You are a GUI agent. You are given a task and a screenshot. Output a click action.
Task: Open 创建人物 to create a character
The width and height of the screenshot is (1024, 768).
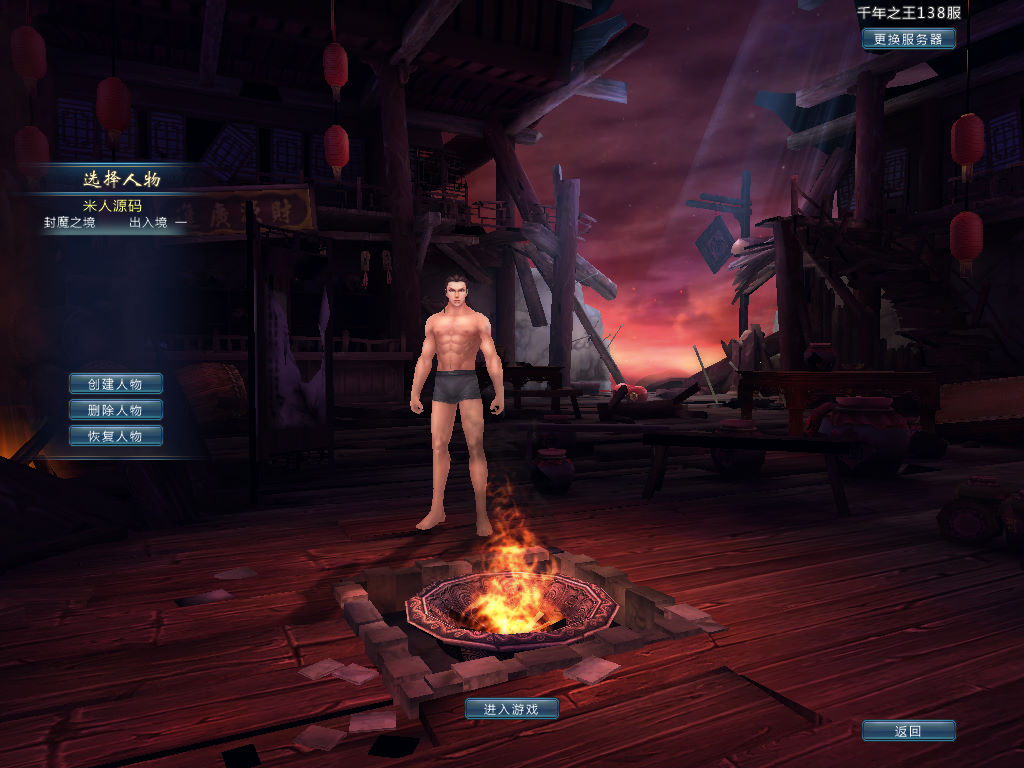[x=115, y=384]
